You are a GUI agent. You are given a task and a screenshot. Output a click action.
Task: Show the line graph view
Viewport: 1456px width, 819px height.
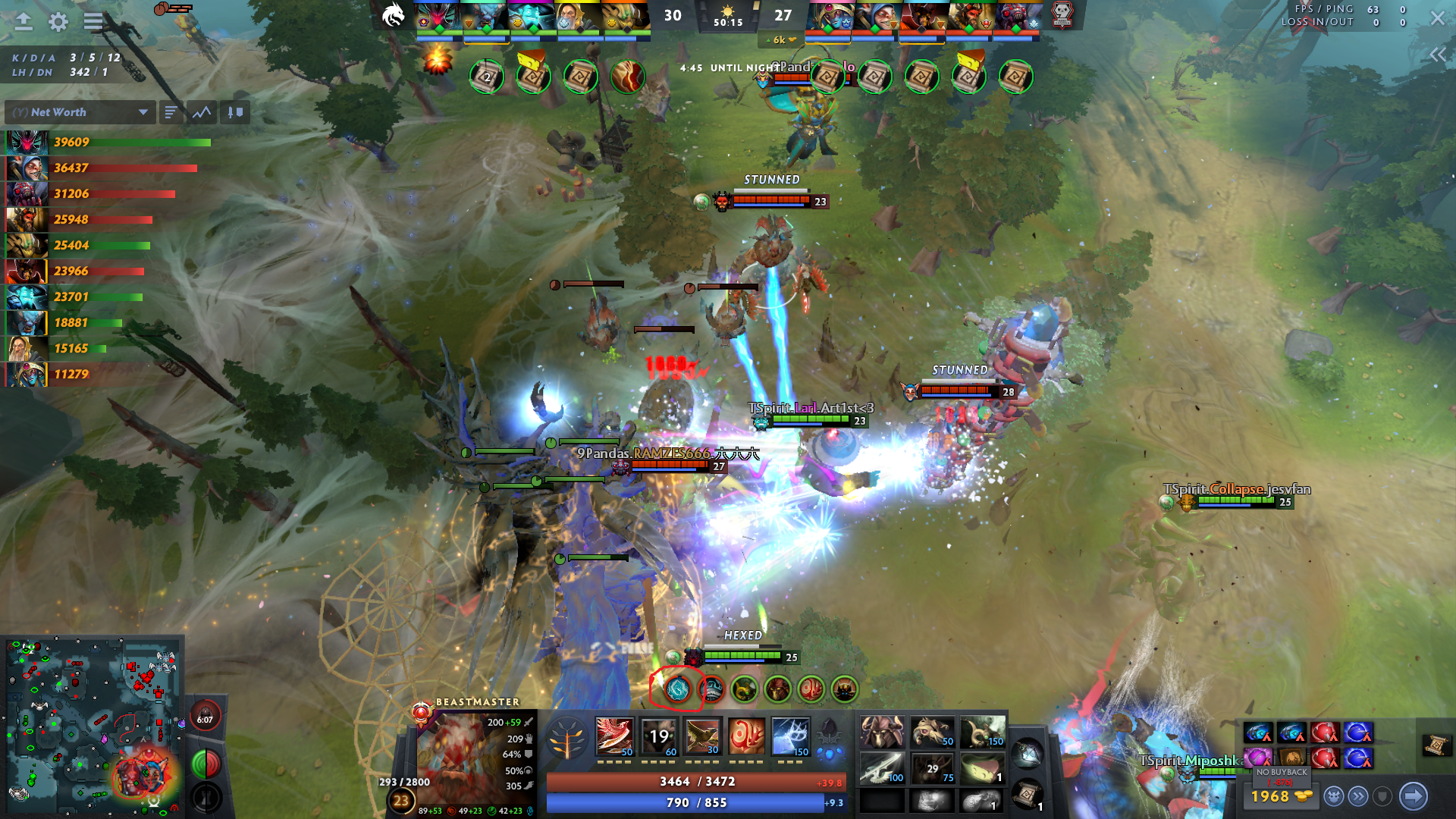[x=202, y=112]
